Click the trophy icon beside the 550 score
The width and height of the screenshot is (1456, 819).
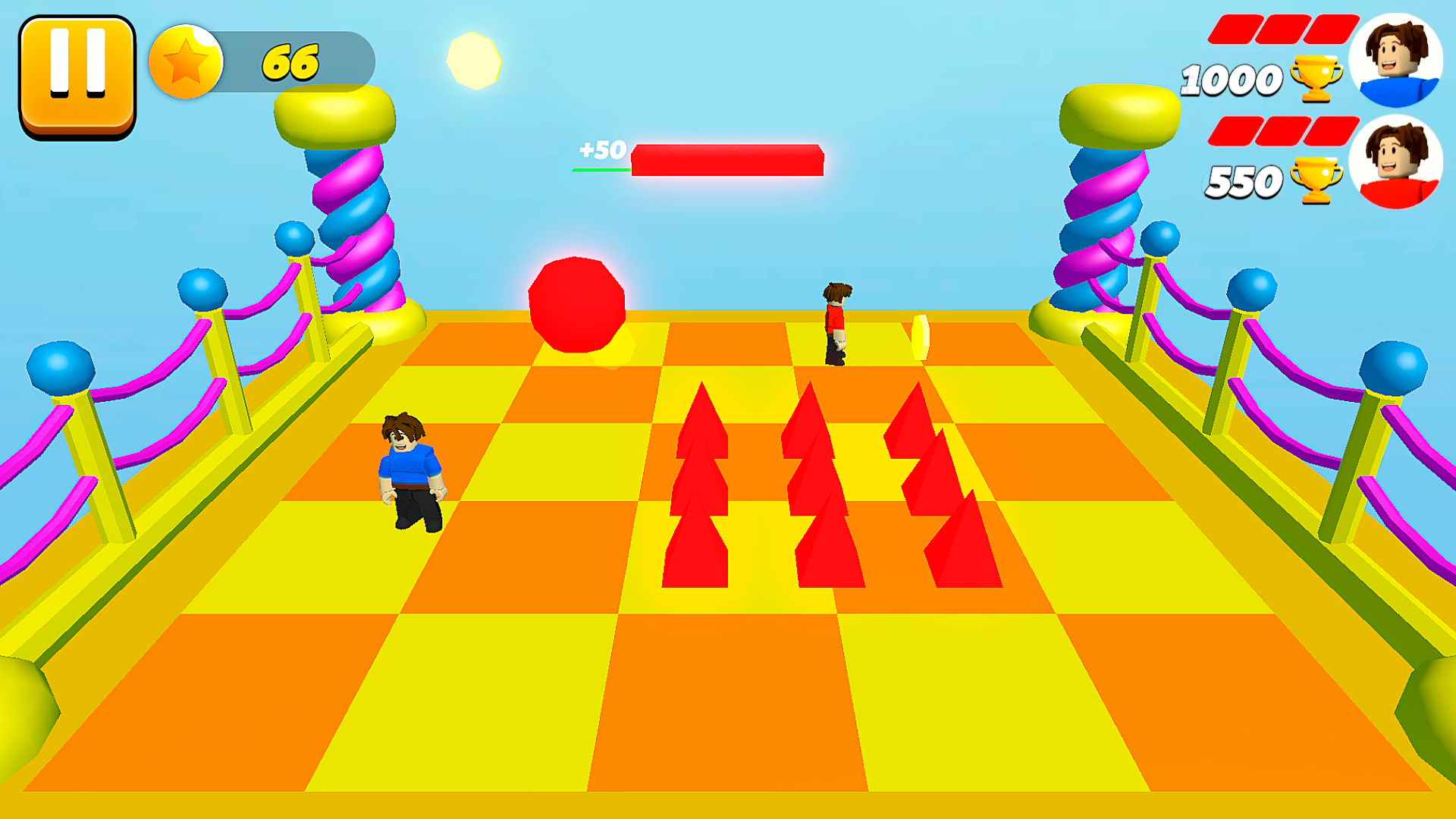[x=1317, y=182]
